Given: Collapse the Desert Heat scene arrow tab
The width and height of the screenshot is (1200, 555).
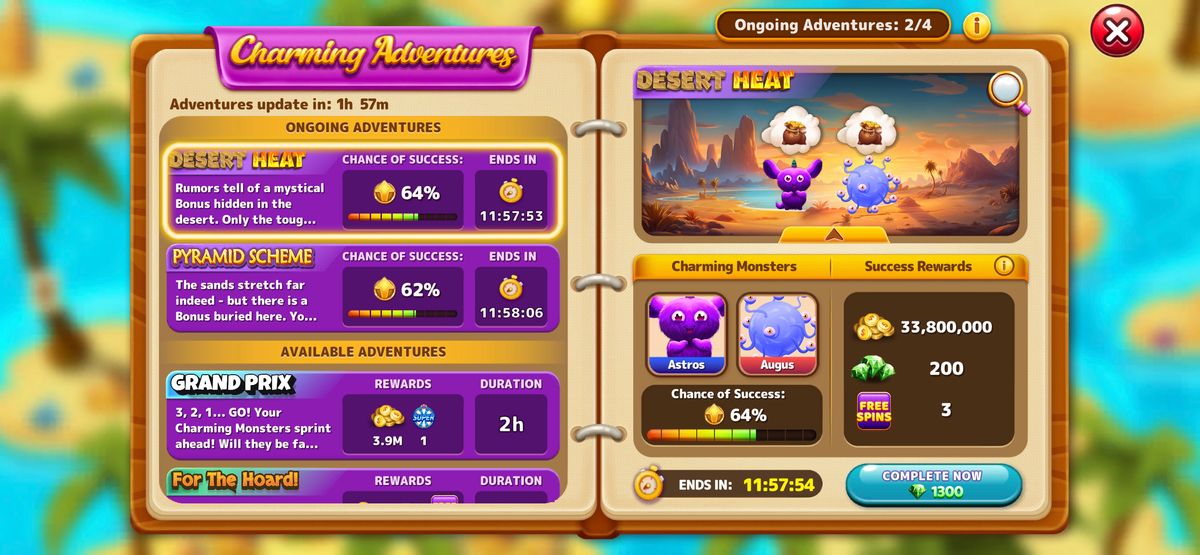Looking at the screenshot, I should click(x=833, y=234).
